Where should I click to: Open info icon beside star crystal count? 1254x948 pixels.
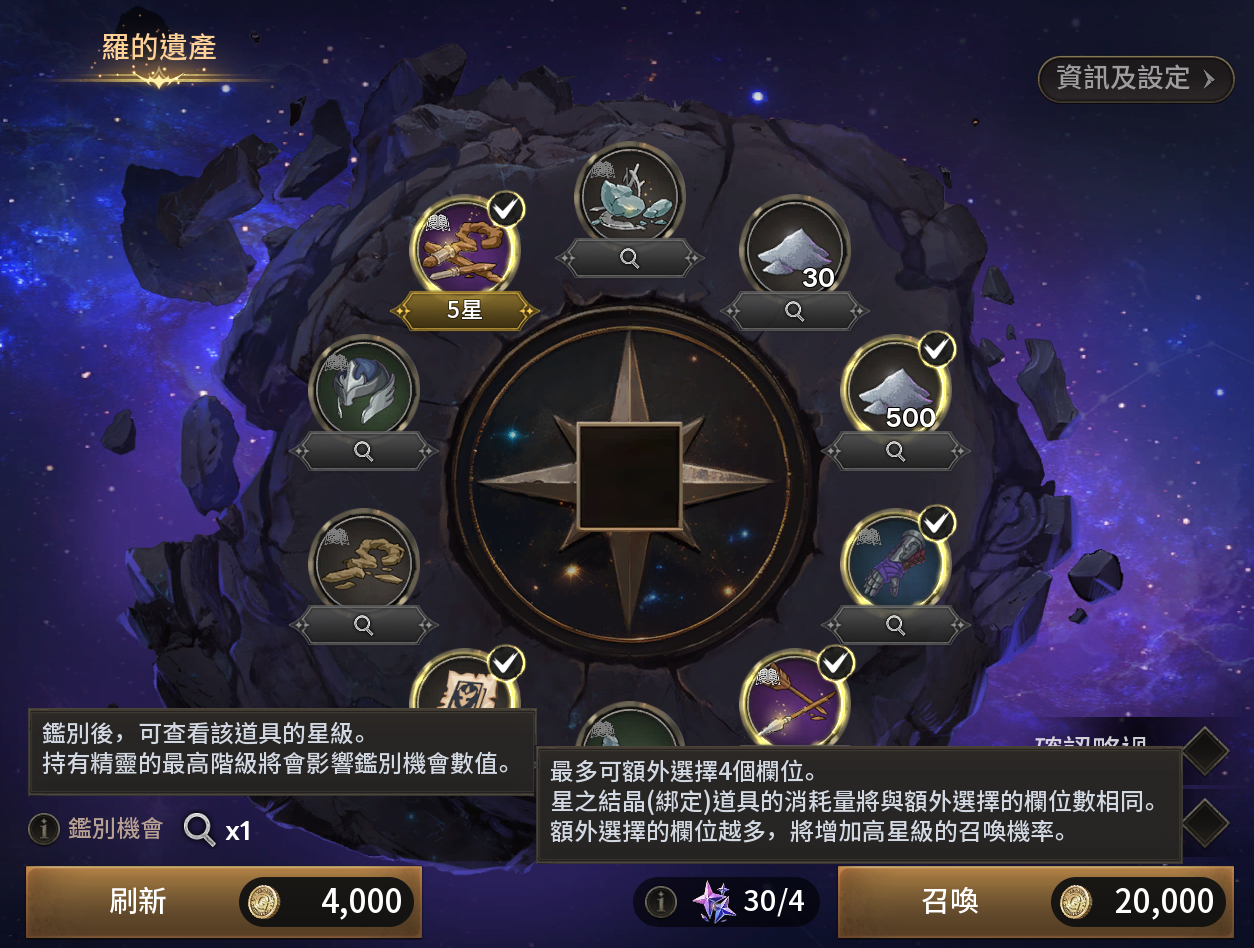[660, 902]
